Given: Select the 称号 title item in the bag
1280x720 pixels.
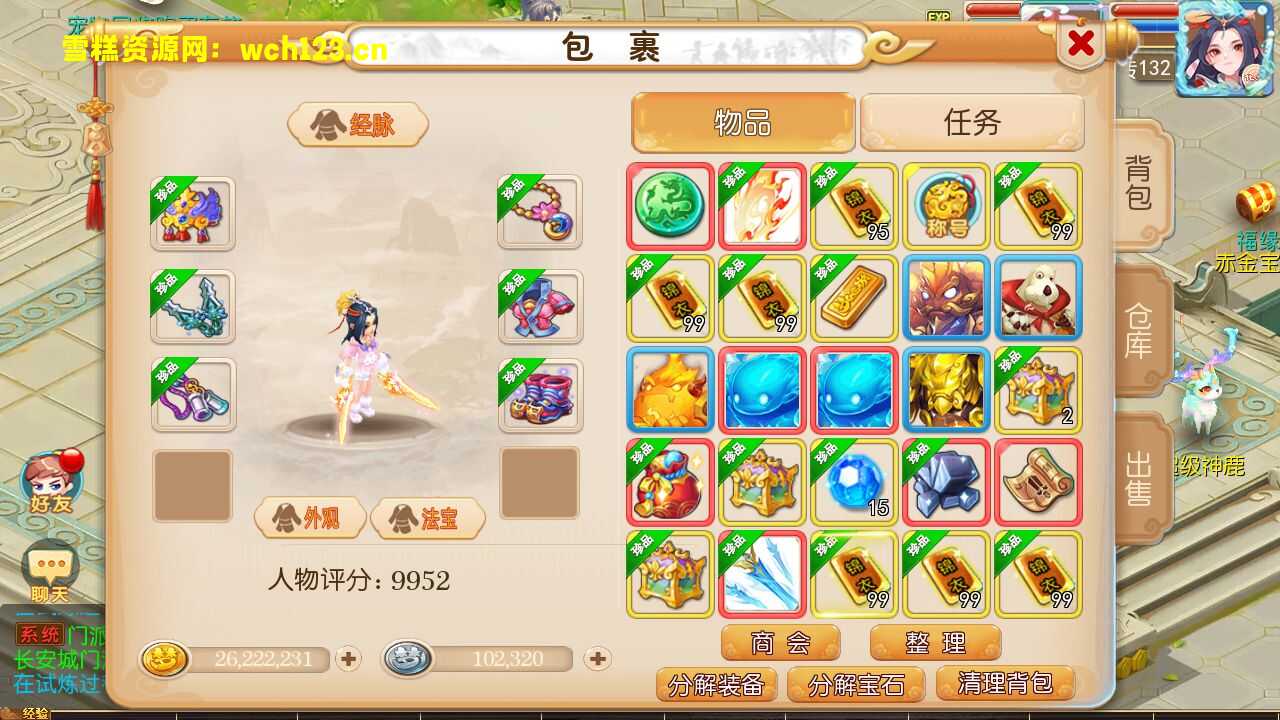Looking at the screenshot, I should click(x=946, y=207).
